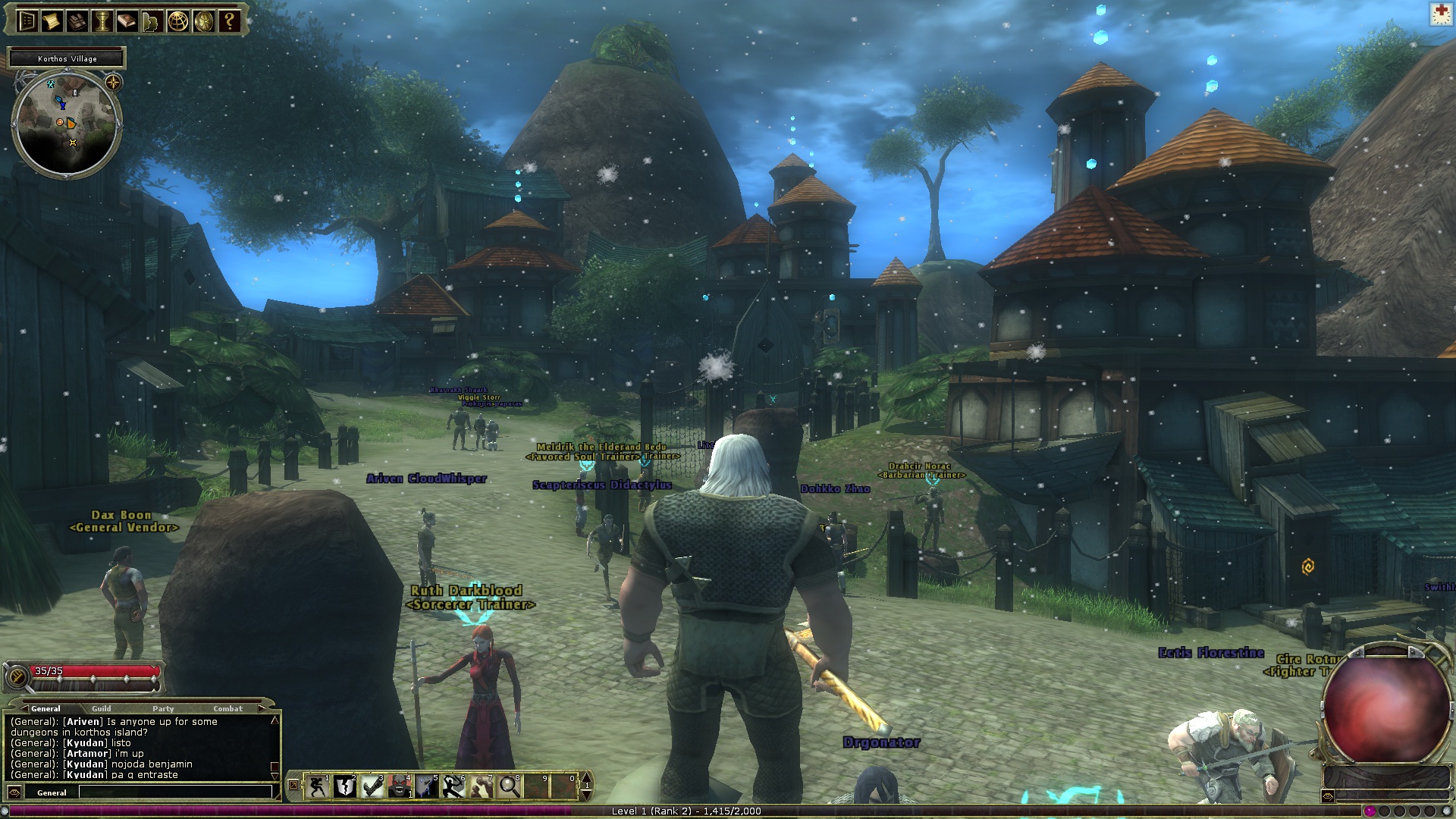The image size is (1456, 819).
Task: Open the adventure compendium trophy cup icon
Action: [x=102, y=20]
